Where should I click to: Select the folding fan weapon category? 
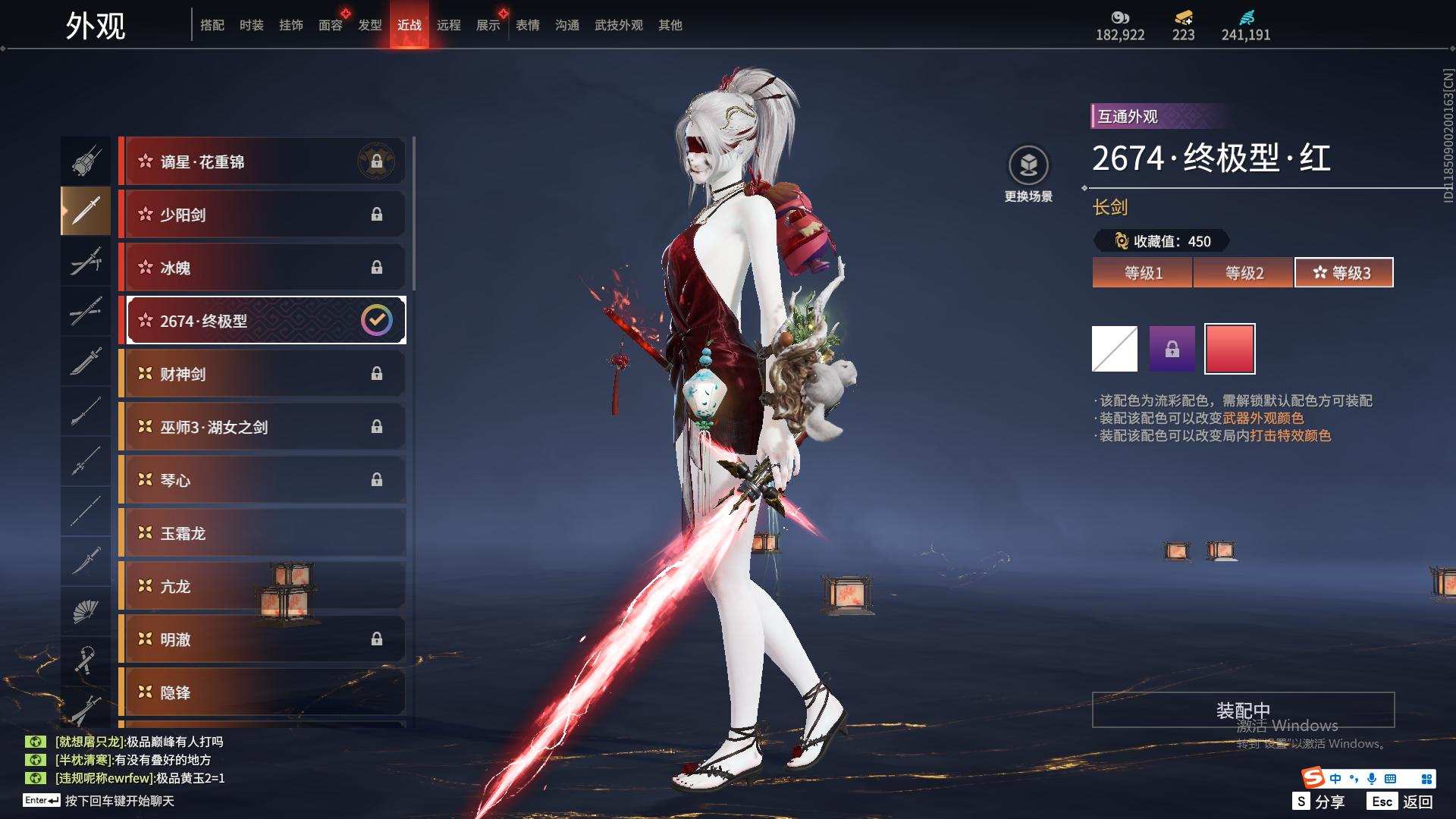[86, 611]
